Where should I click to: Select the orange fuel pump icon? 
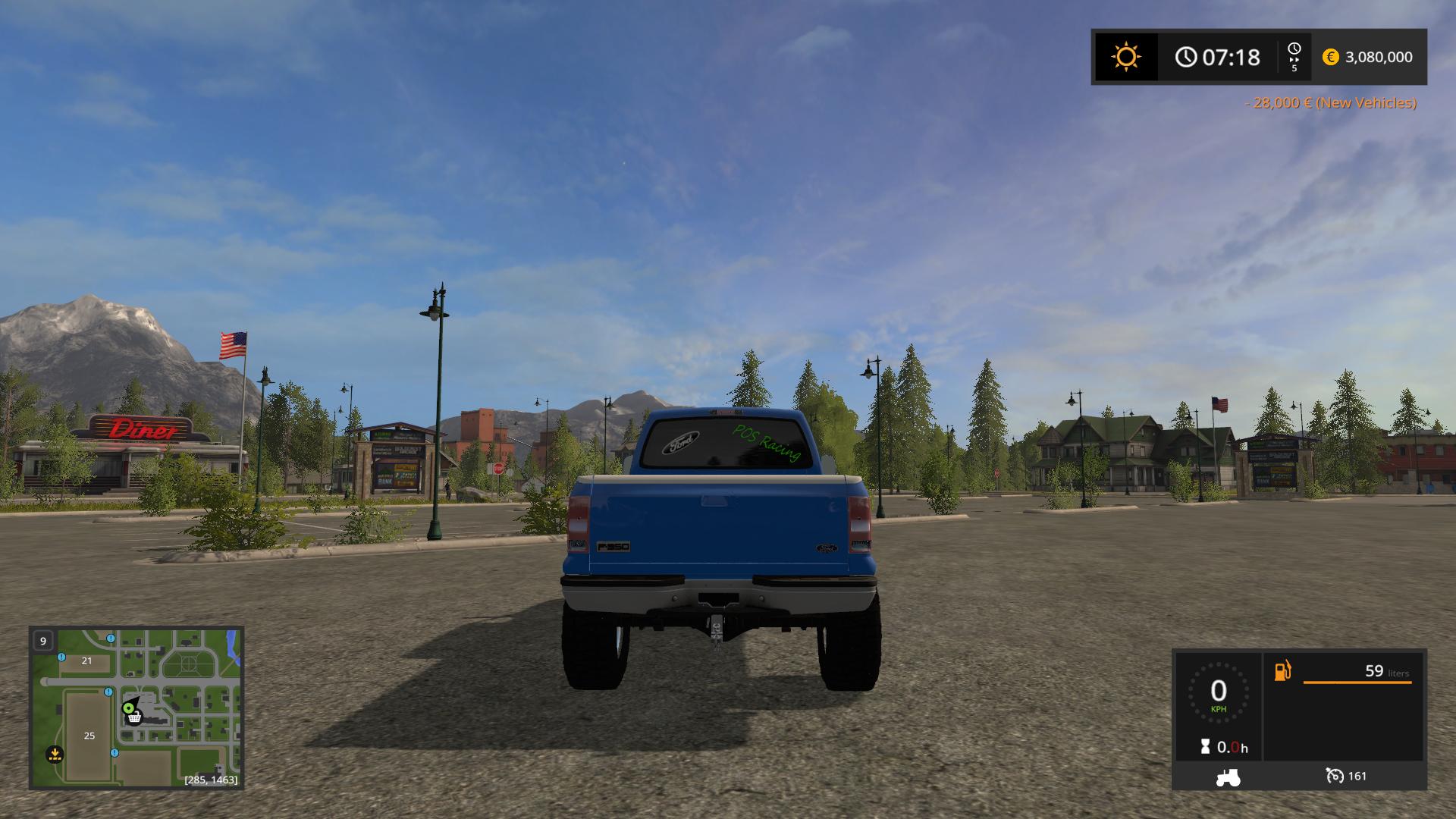point(1282,671)
